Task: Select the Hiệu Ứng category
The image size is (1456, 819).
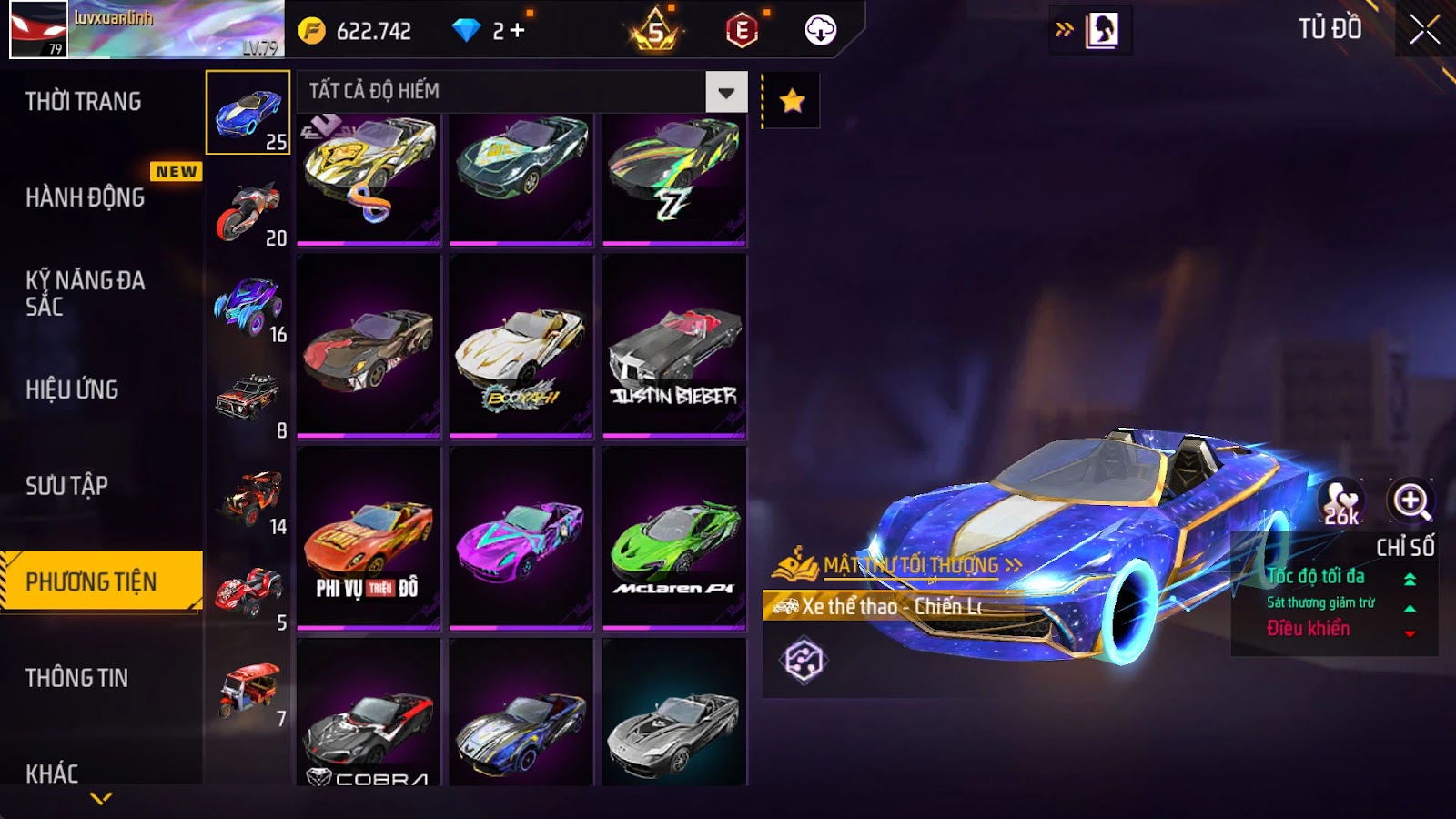Action: click(x=73, y=389)
